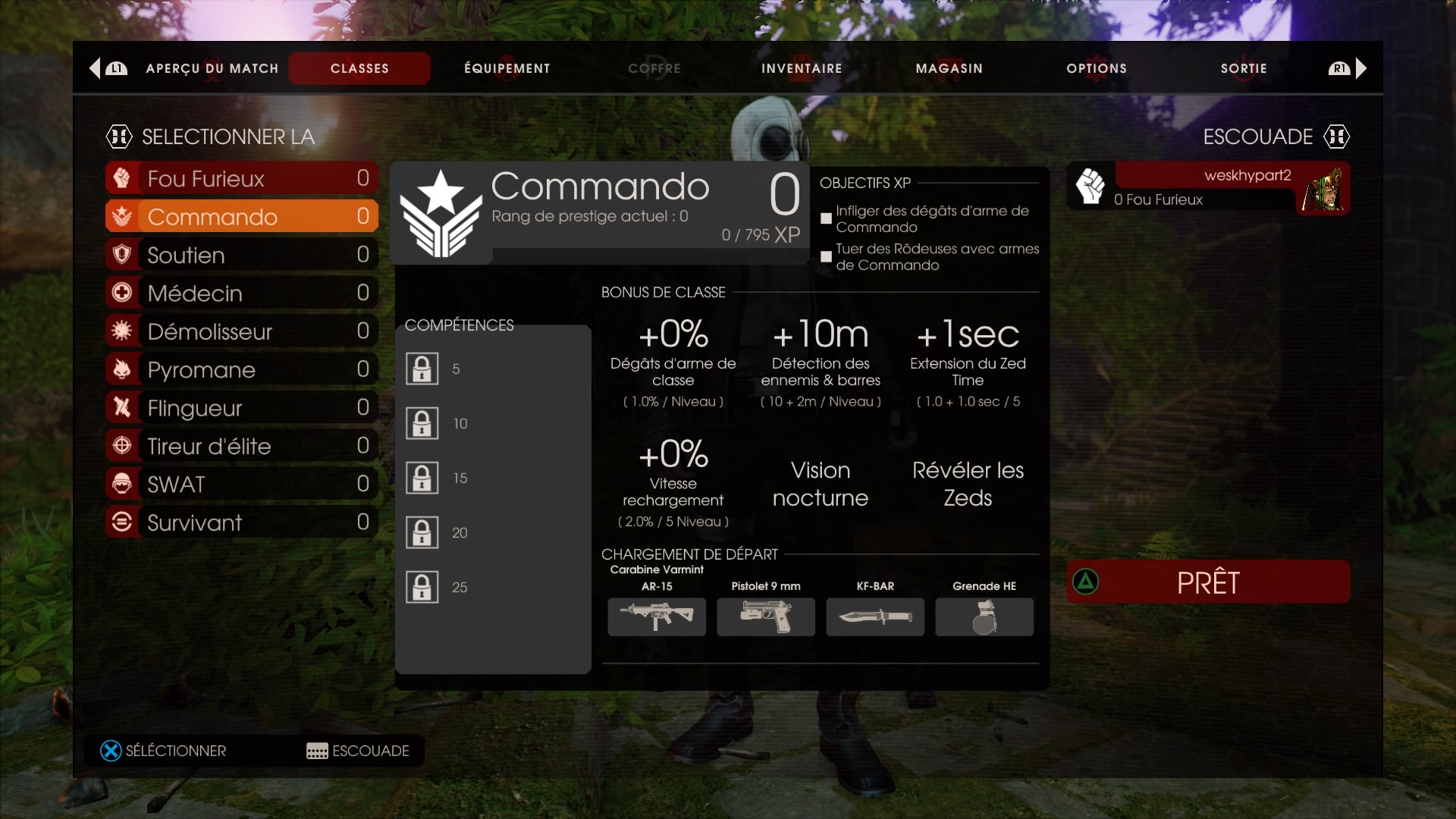The image size is (1456, 819).
Task: Select the Soutien class
Action: [242, 255]
